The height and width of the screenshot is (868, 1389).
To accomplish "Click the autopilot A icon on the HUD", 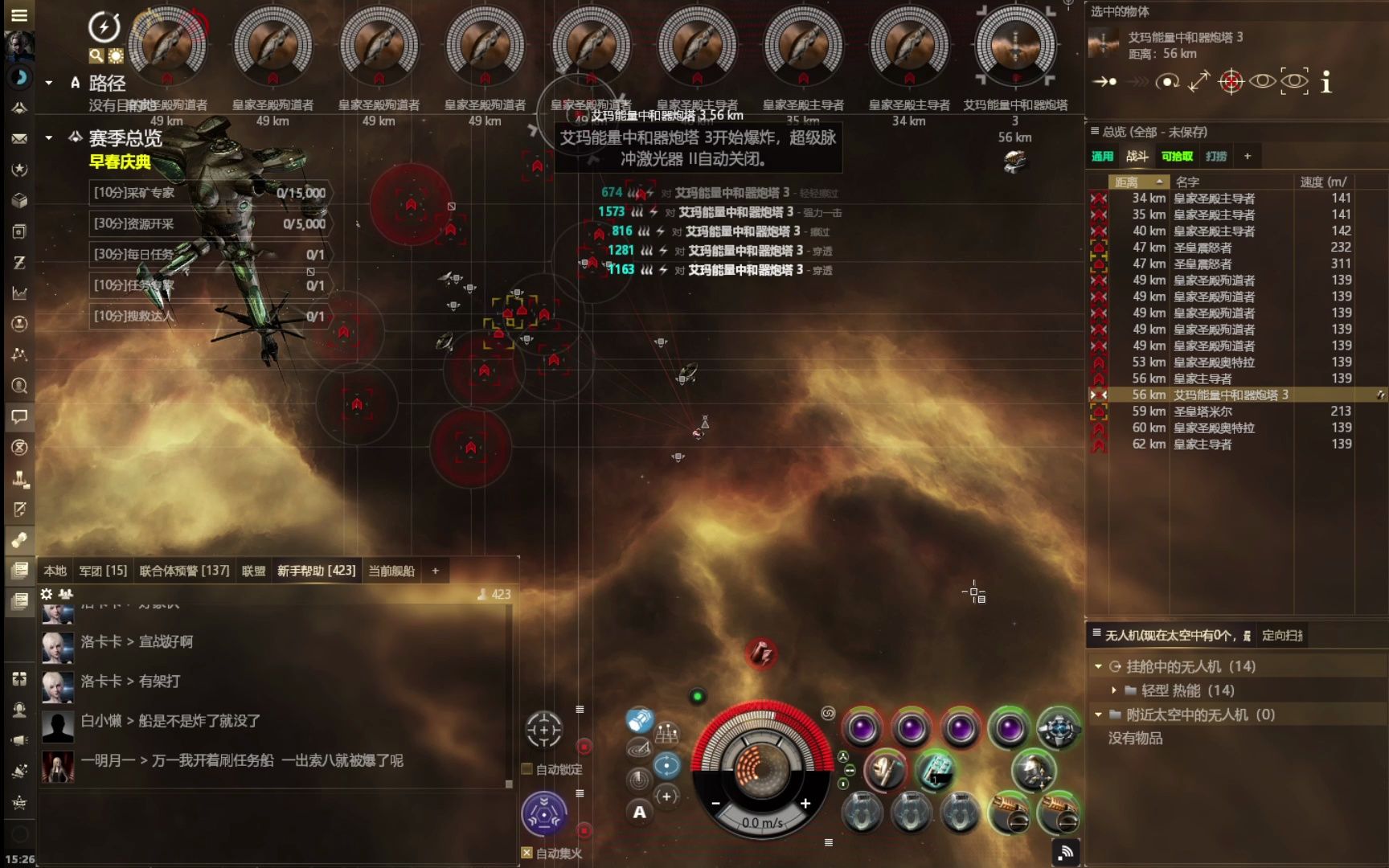I will click(639, 813).
